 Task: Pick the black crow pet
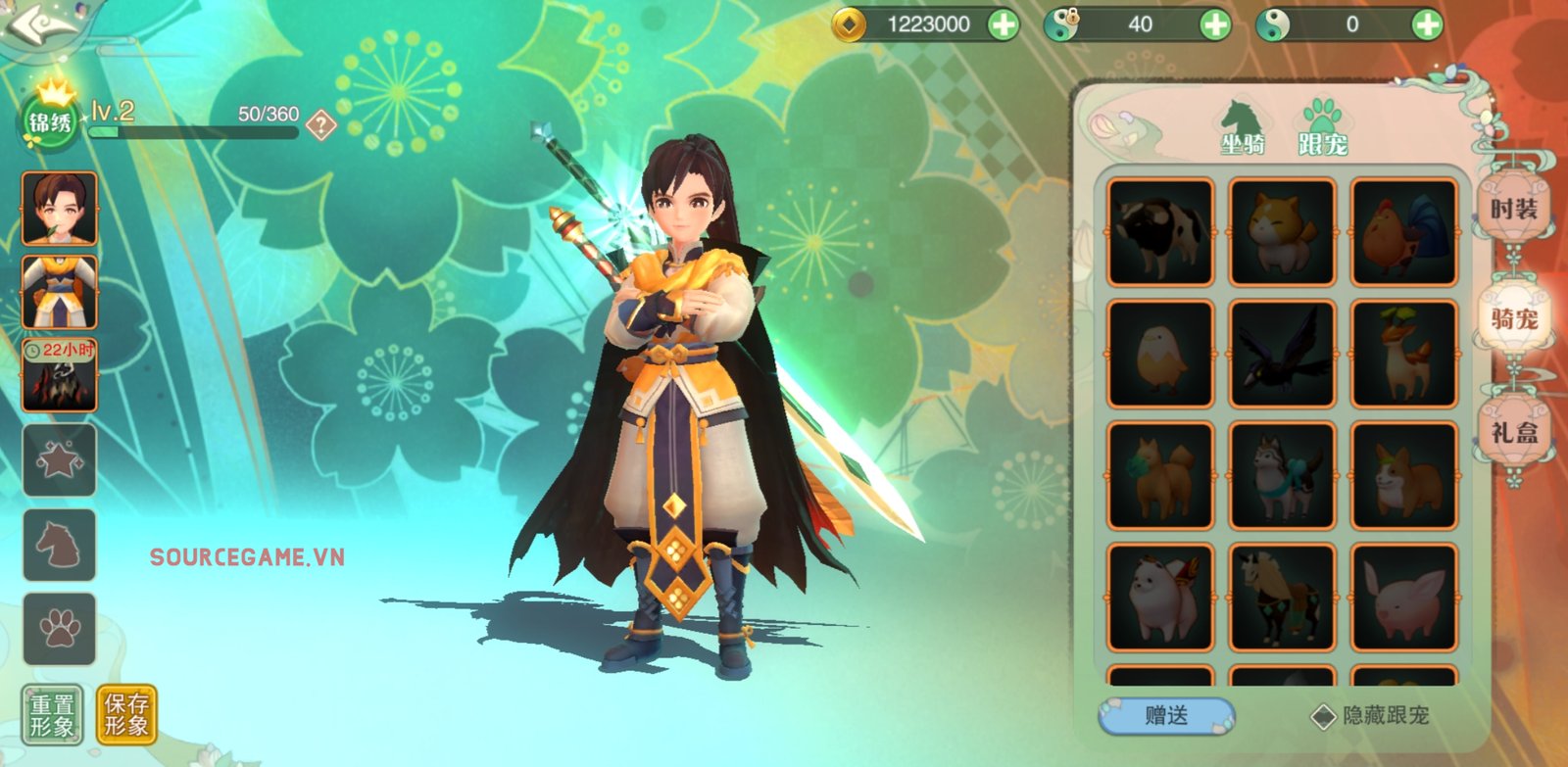1282,354
